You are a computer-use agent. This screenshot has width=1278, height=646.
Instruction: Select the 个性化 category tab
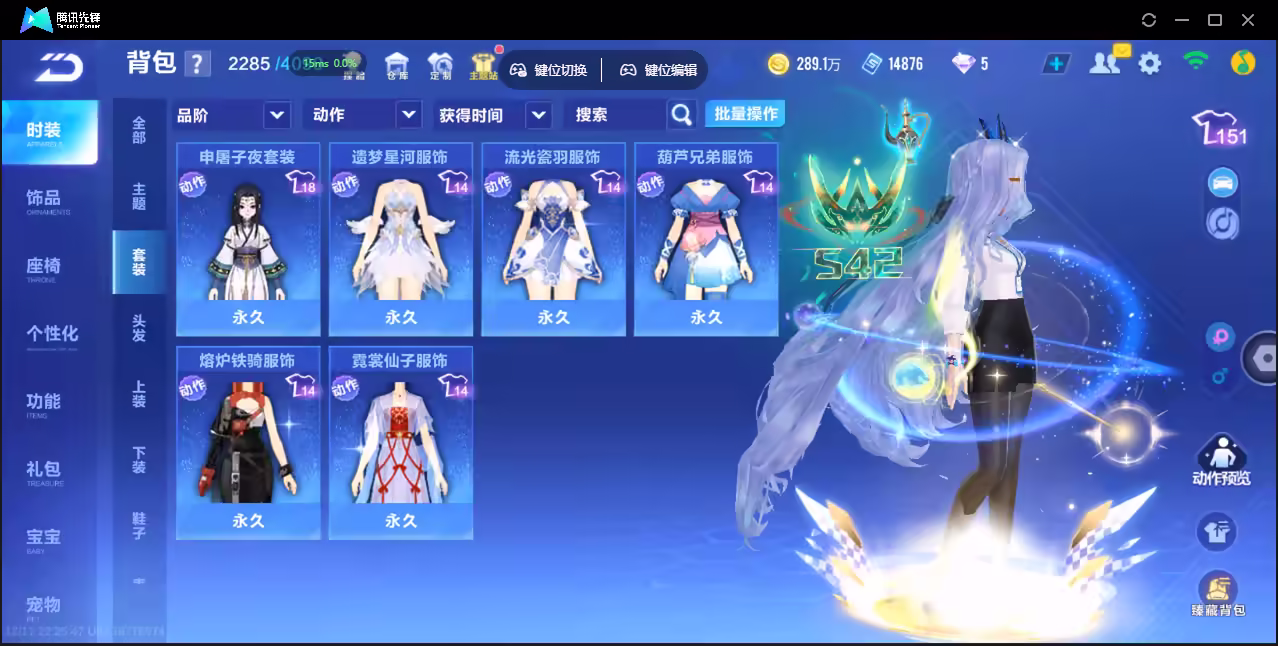[52, 334]
